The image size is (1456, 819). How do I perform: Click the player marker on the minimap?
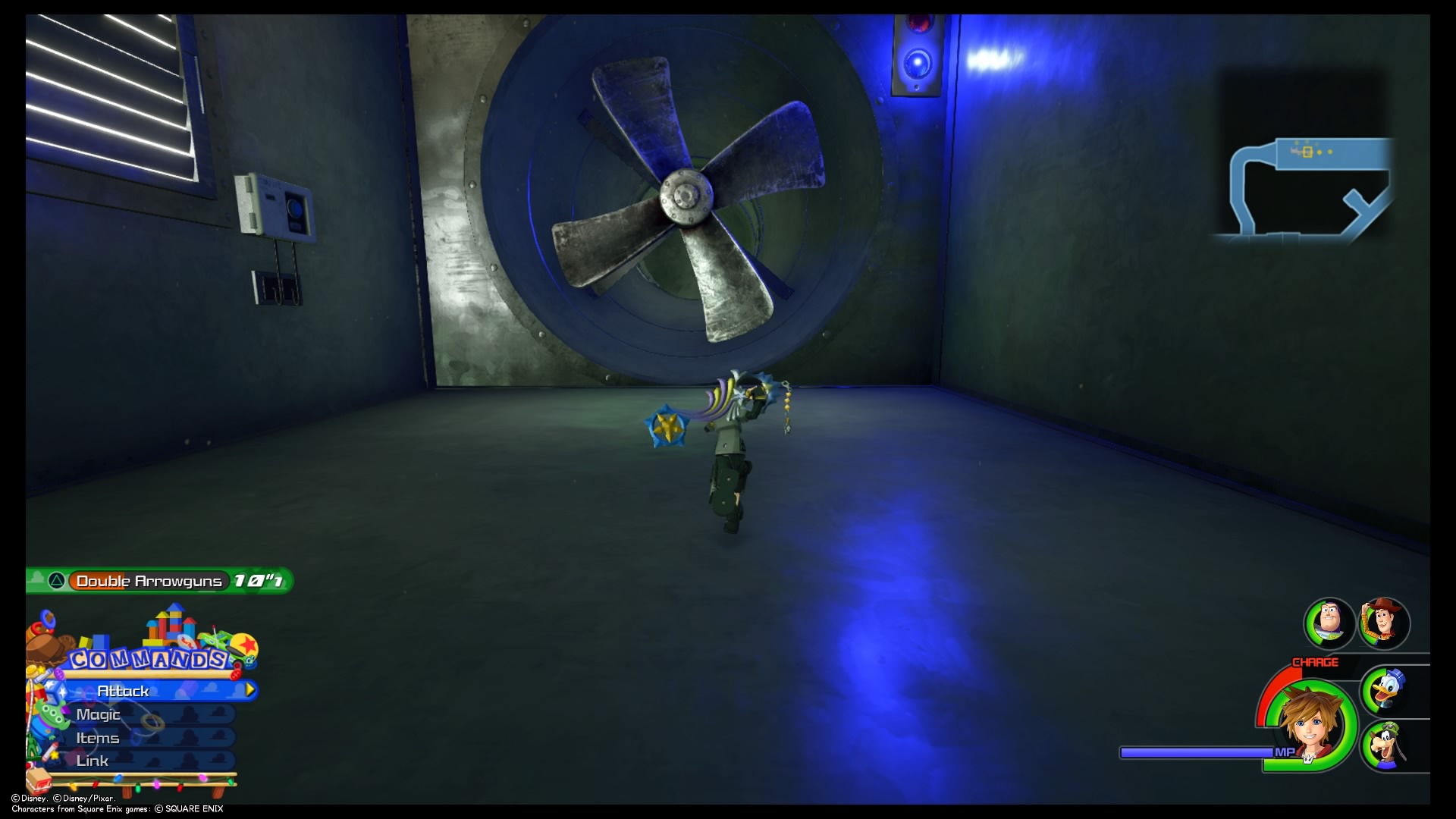click(1306, 150)
